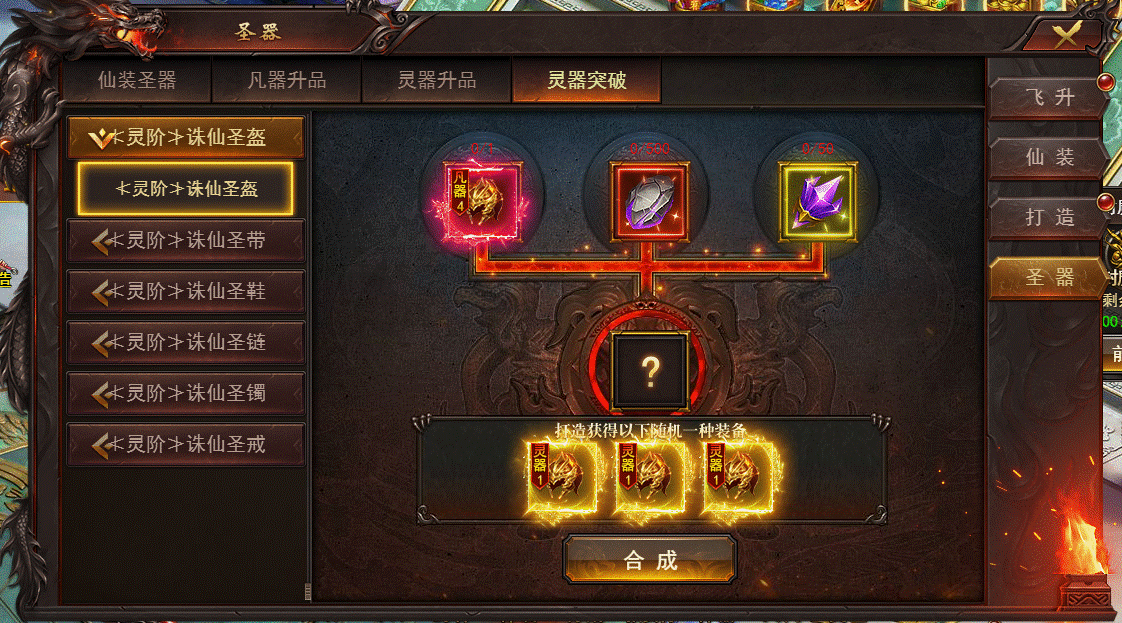This screenshot has height=623, width=1122.
Task: Expand the 灵阶·诛仙圣鞋 entry
Action: point(186,291)
